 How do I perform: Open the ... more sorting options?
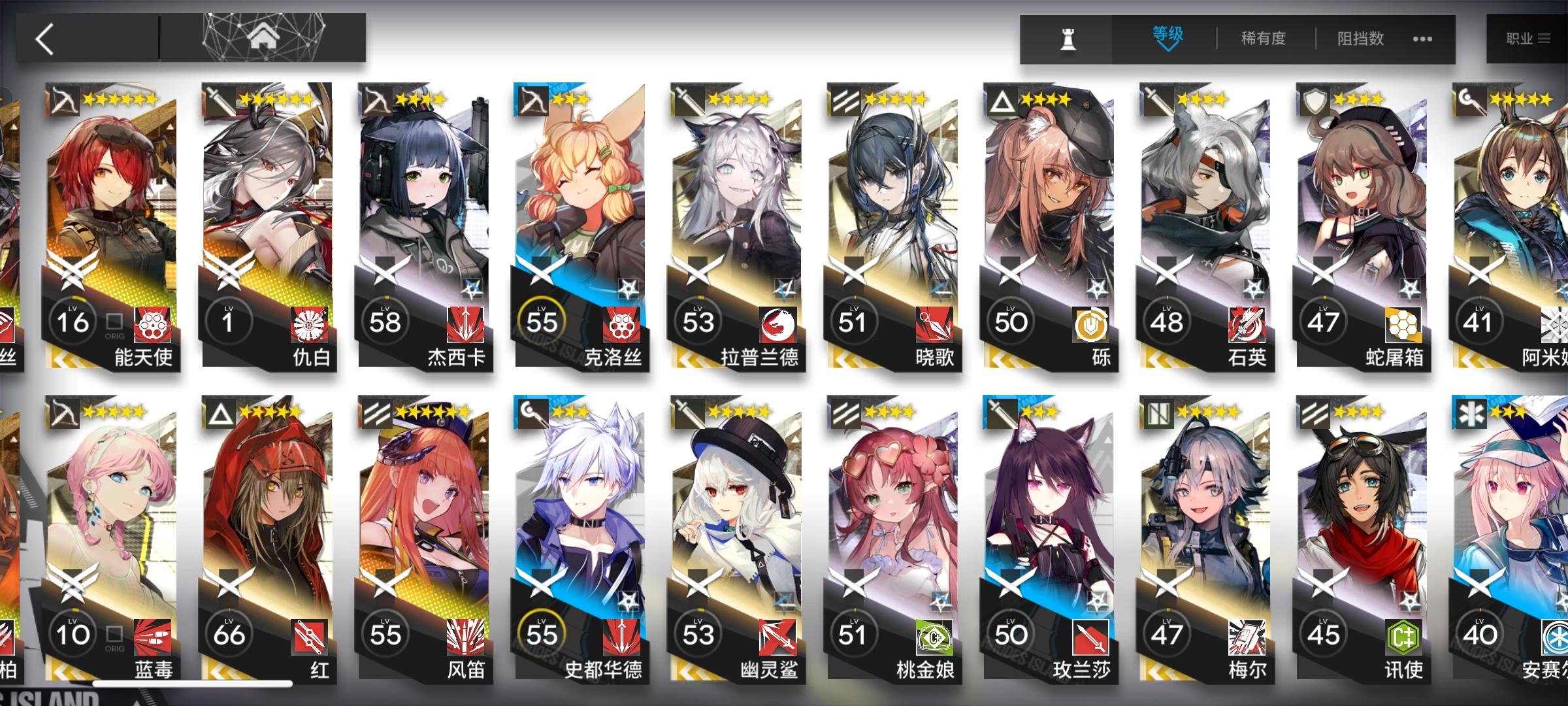(x=1422, y=39)
